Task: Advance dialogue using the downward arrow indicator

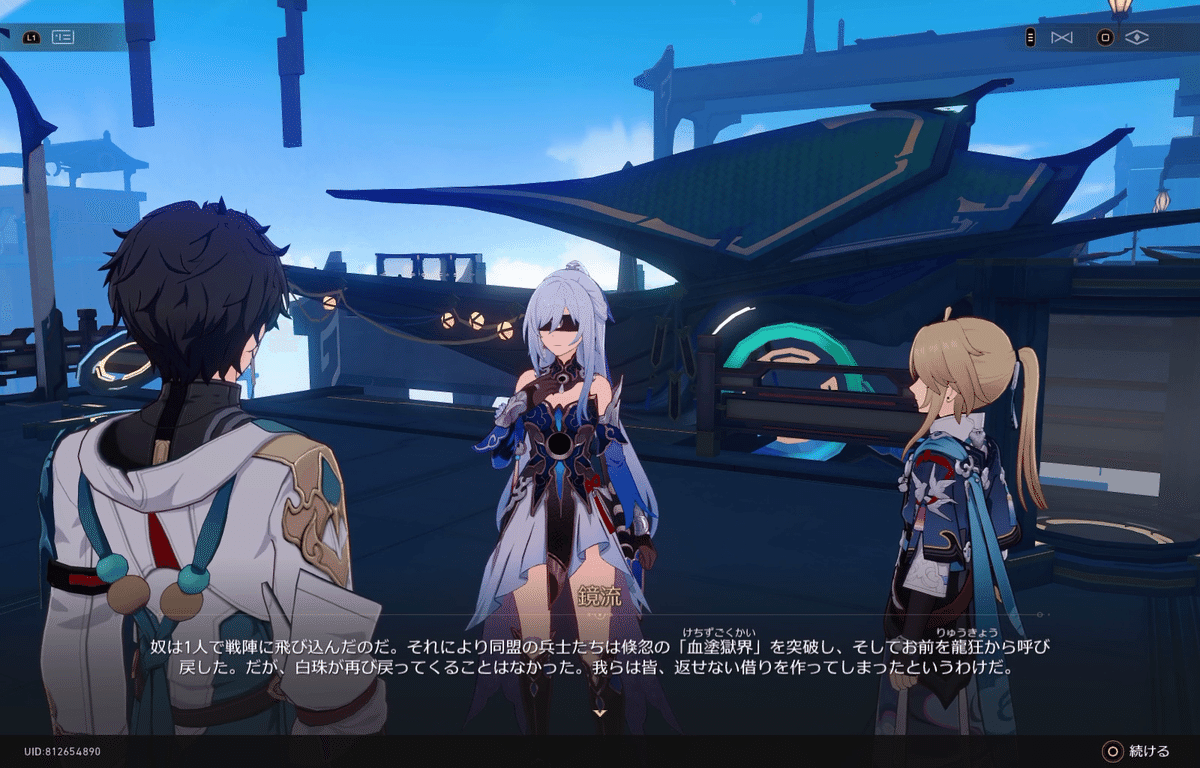Action: pyautogui.click(x=599, y=713)
